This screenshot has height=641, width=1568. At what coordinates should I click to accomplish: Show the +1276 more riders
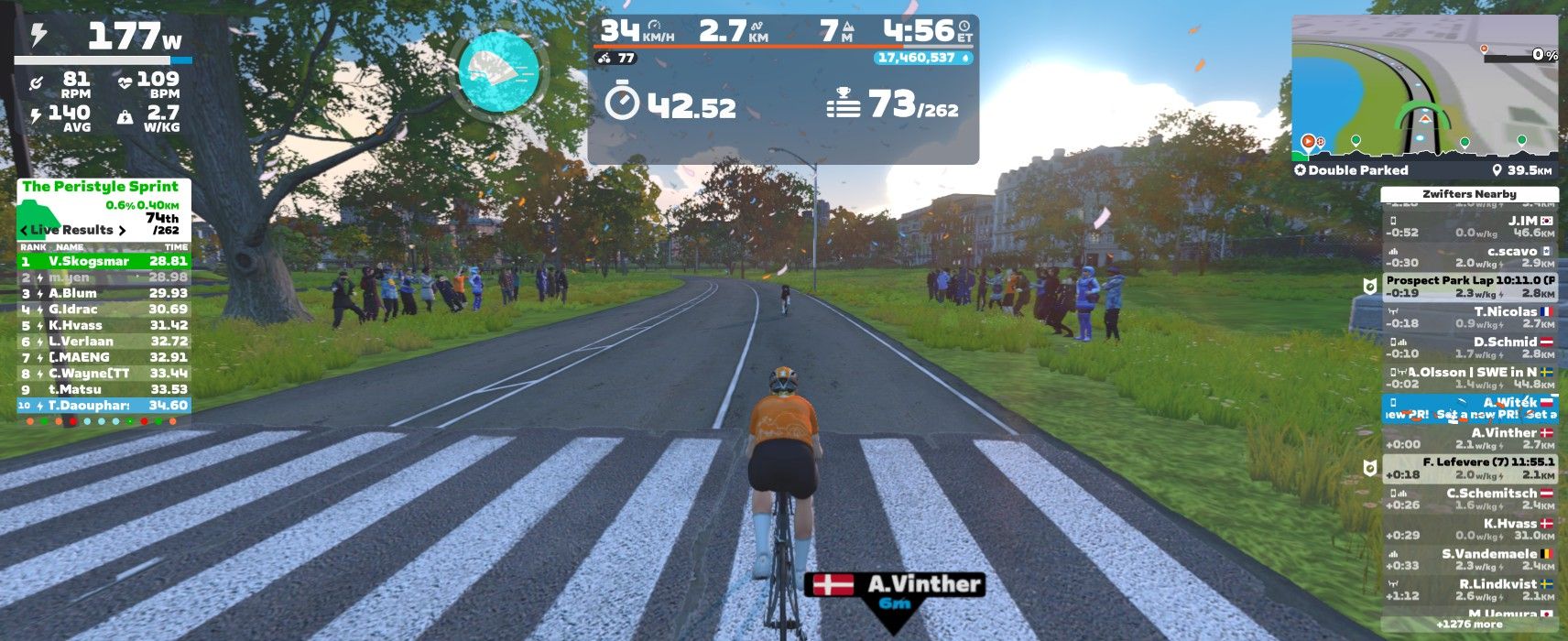1469,625
